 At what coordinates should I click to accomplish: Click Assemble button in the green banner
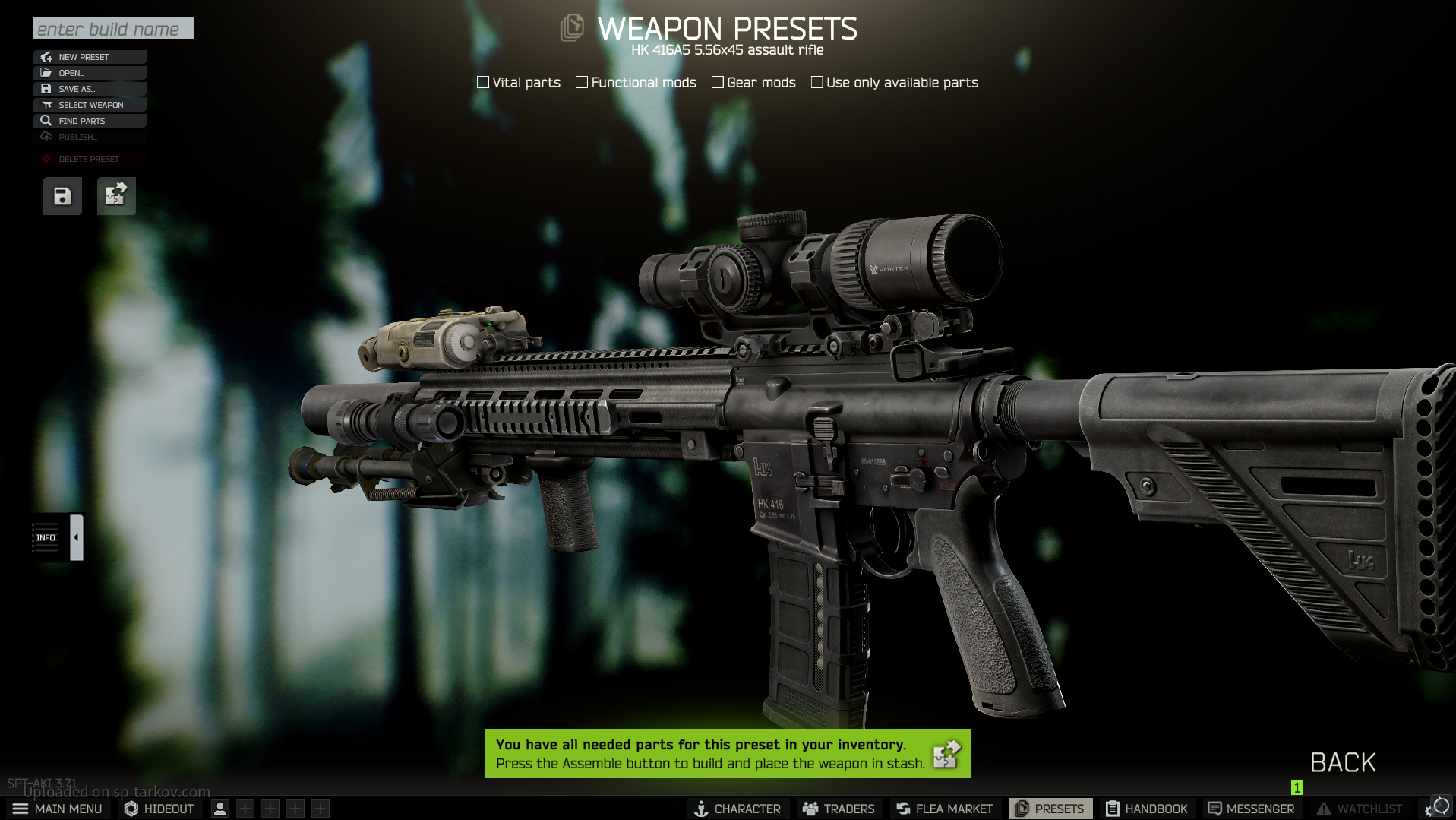pyautogui.click(x=946, y=754)
